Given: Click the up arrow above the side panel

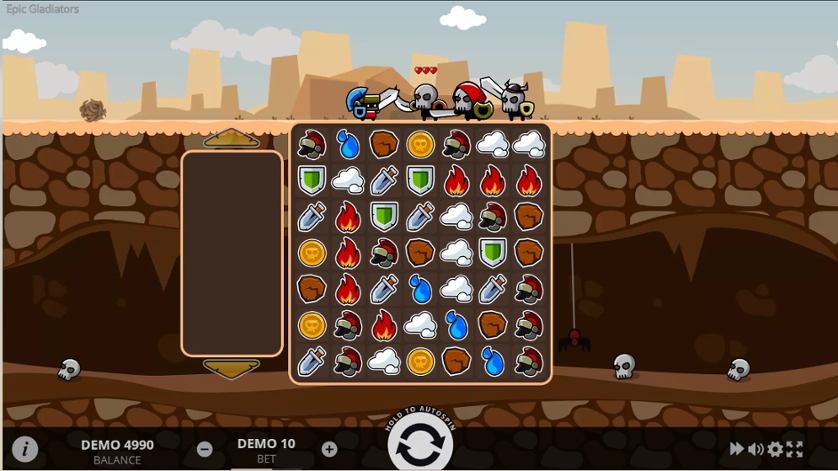Looking at the screenshot, I should [x=232, y=139].
